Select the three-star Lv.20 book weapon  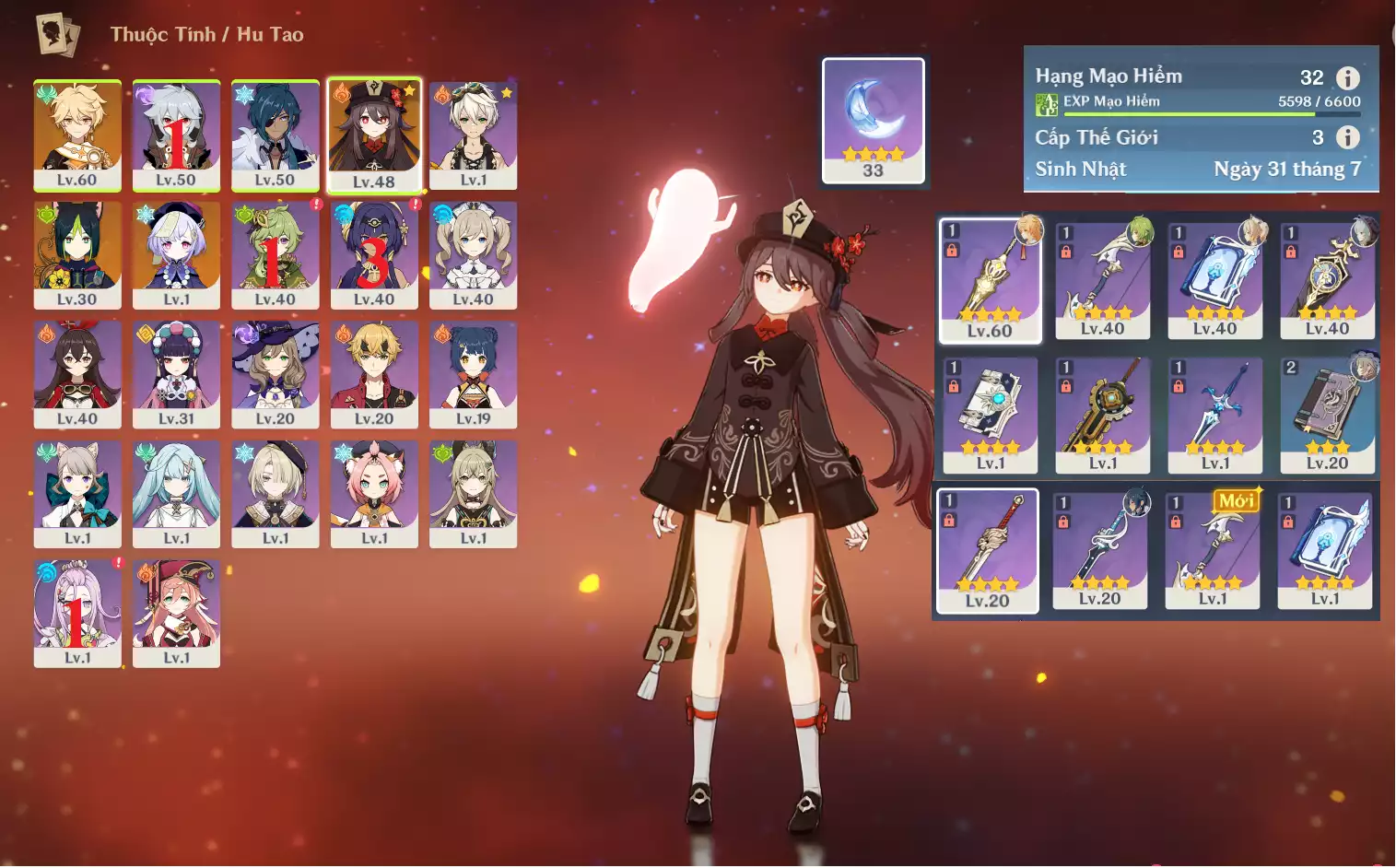(x=1327, y=415)
